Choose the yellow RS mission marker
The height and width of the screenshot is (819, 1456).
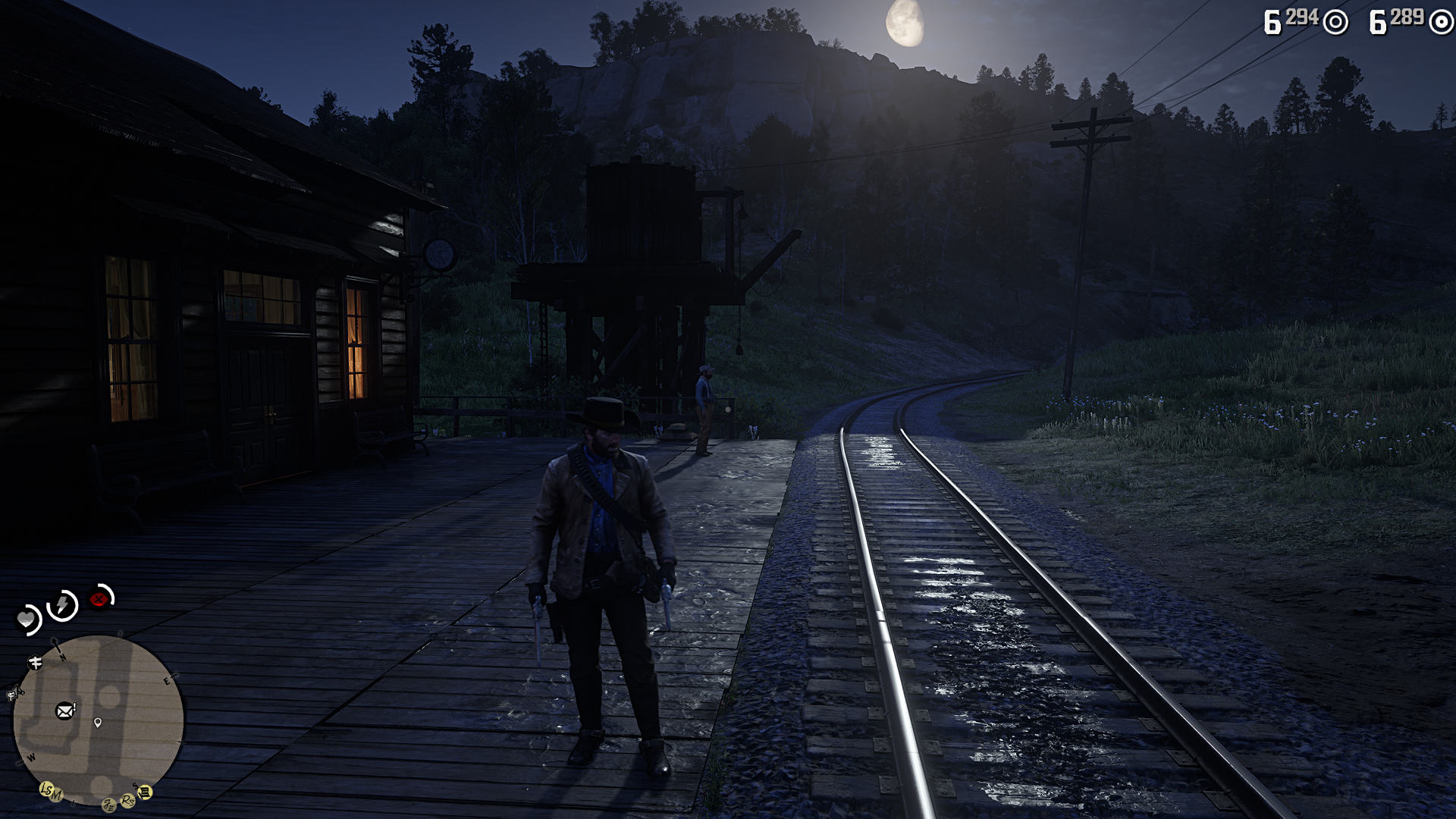point(128,800)
